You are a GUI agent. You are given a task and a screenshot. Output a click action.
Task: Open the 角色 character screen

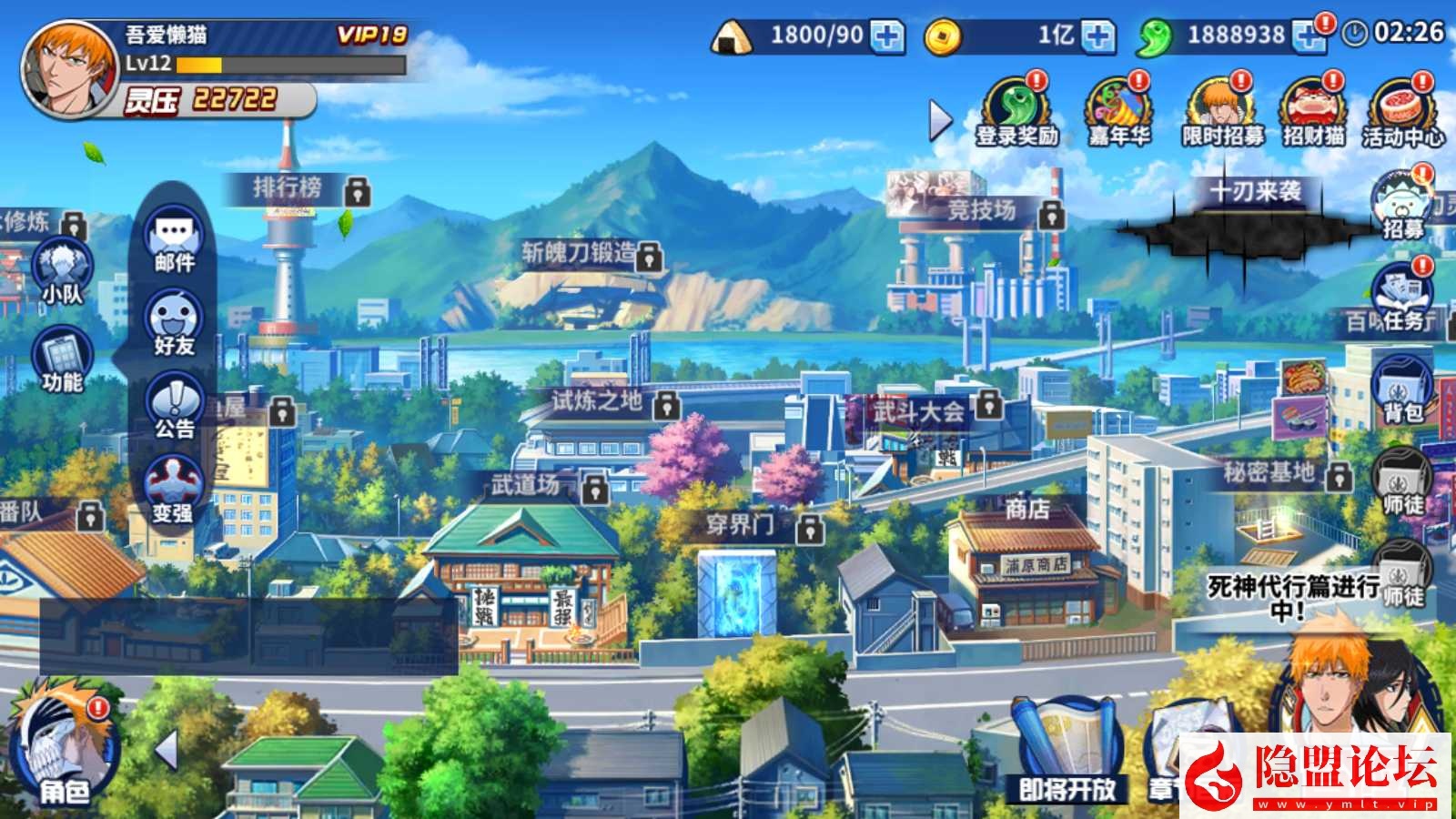click(x=63, y=752)
